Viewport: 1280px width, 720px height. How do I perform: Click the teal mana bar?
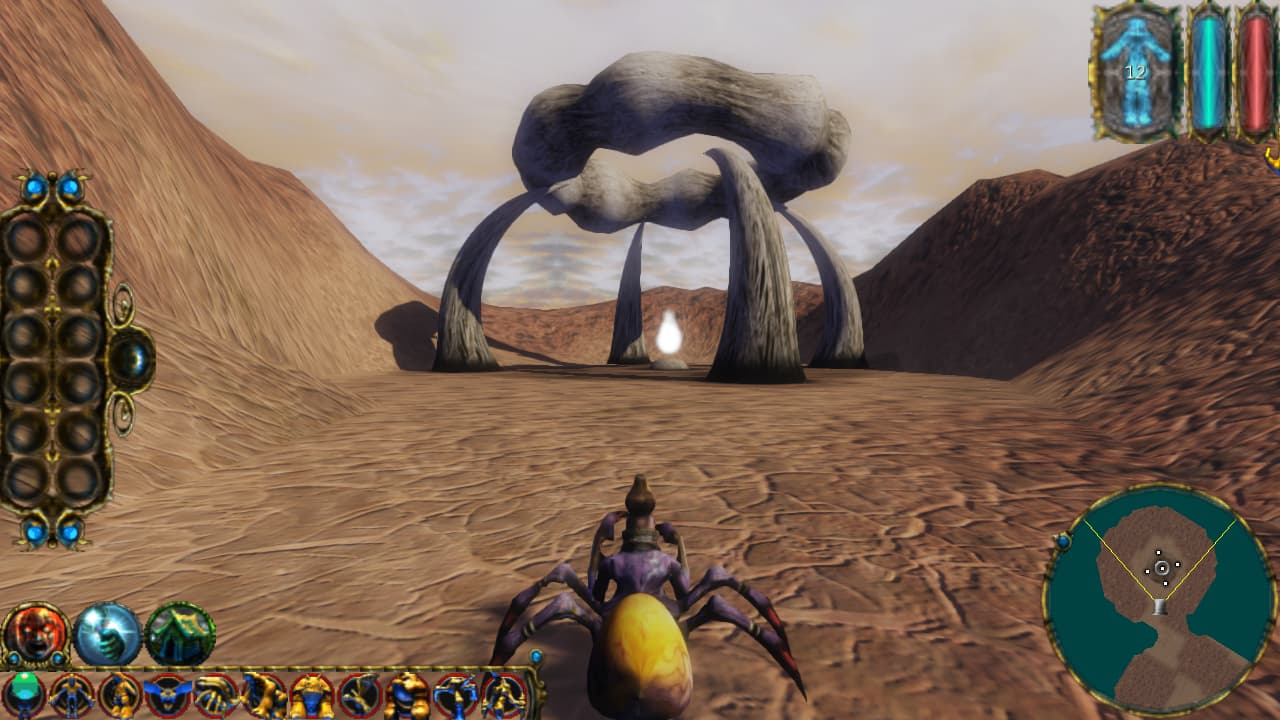pyautogui.click(x=1209, y=70)
